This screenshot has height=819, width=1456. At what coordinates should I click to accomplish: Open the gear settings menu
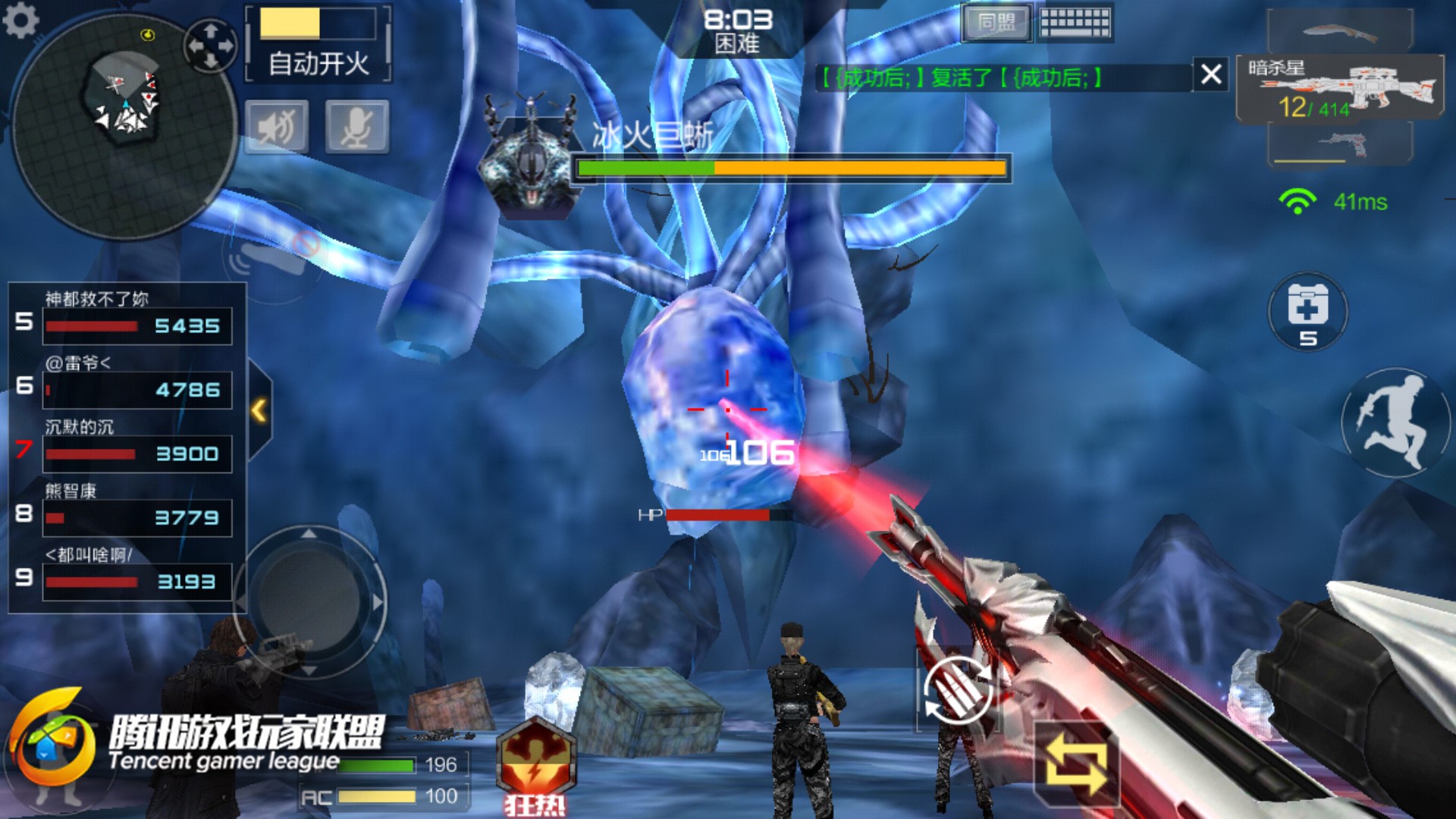coord(20,20)
